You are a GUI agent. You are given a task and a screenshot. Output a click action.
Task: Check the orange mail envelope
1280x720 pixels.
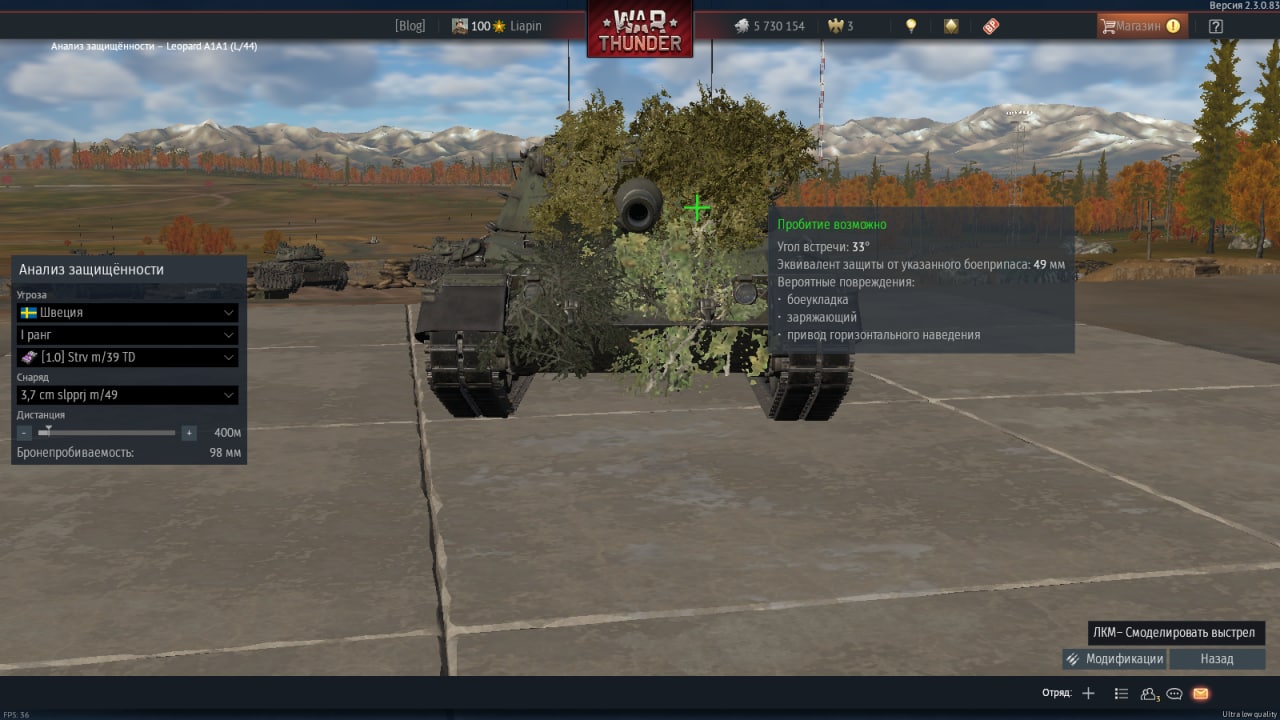coord(1201,693)
